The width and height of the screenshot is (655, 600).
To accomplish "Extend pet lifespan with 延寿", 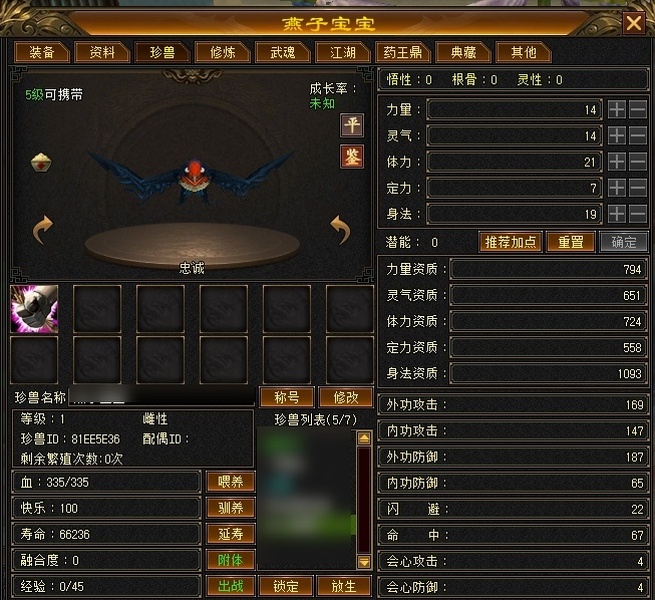I will 229,534.
